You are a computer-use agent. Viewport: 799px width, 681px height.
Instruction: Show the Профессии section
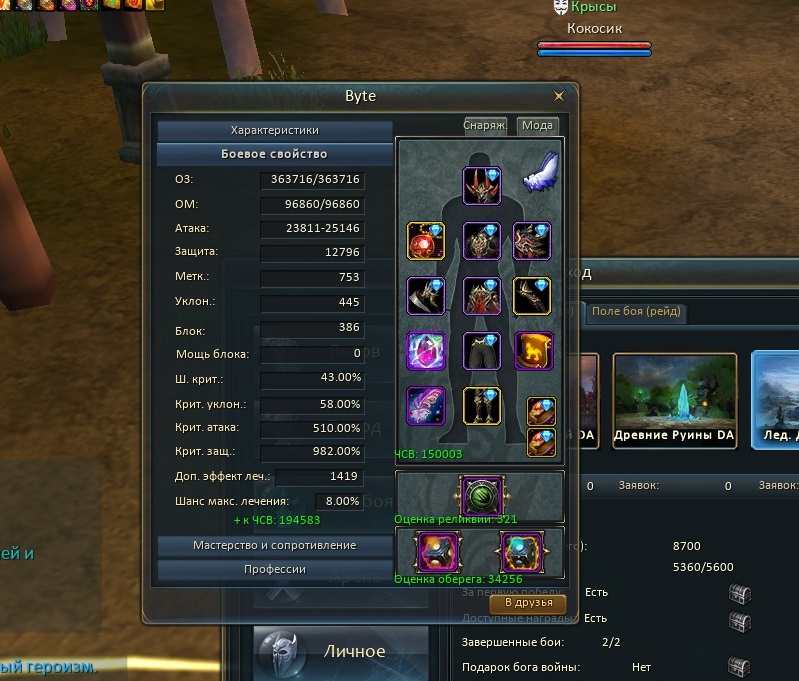click(x=274, y=569)
